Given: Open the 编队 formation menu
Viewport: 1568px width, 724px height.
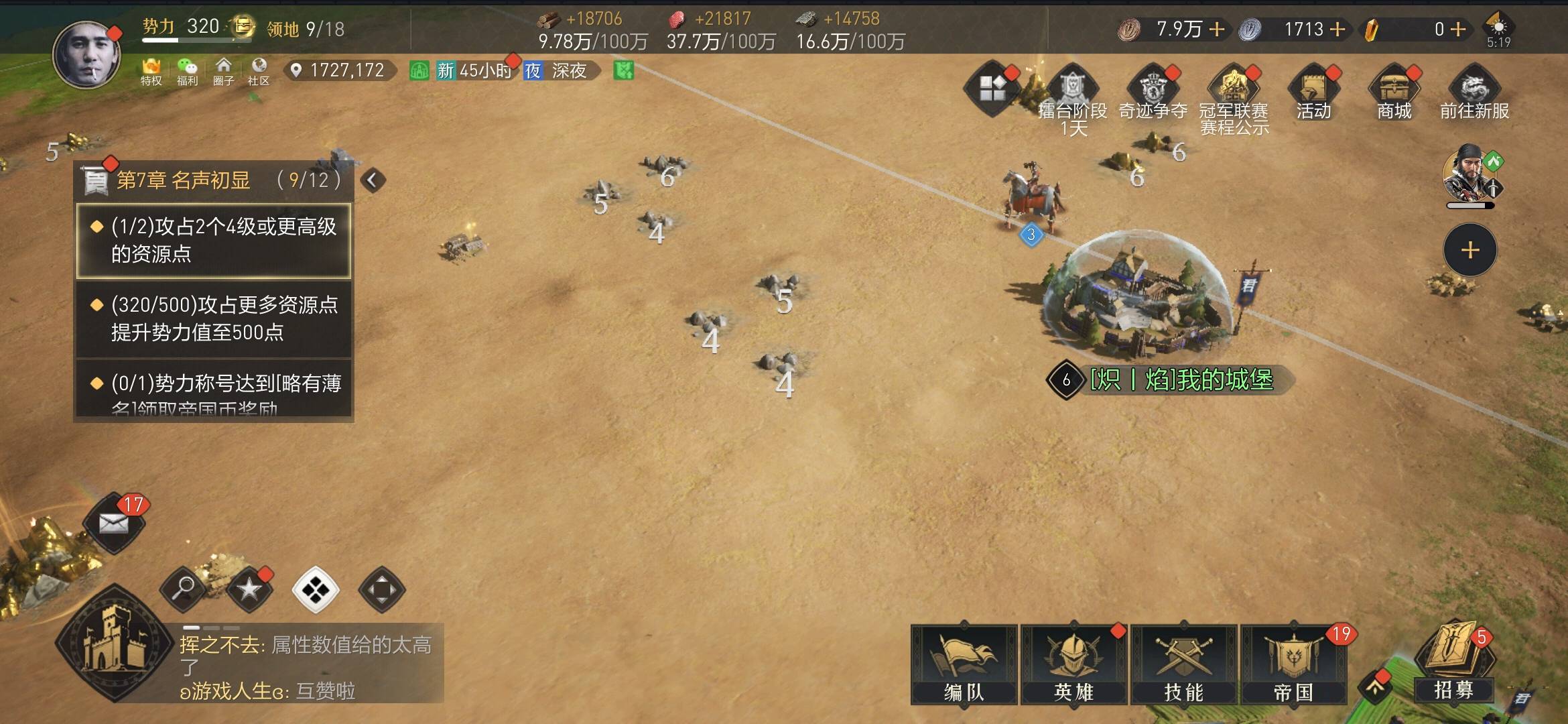Looking at the screenshot, I should (x=964, y=664).
